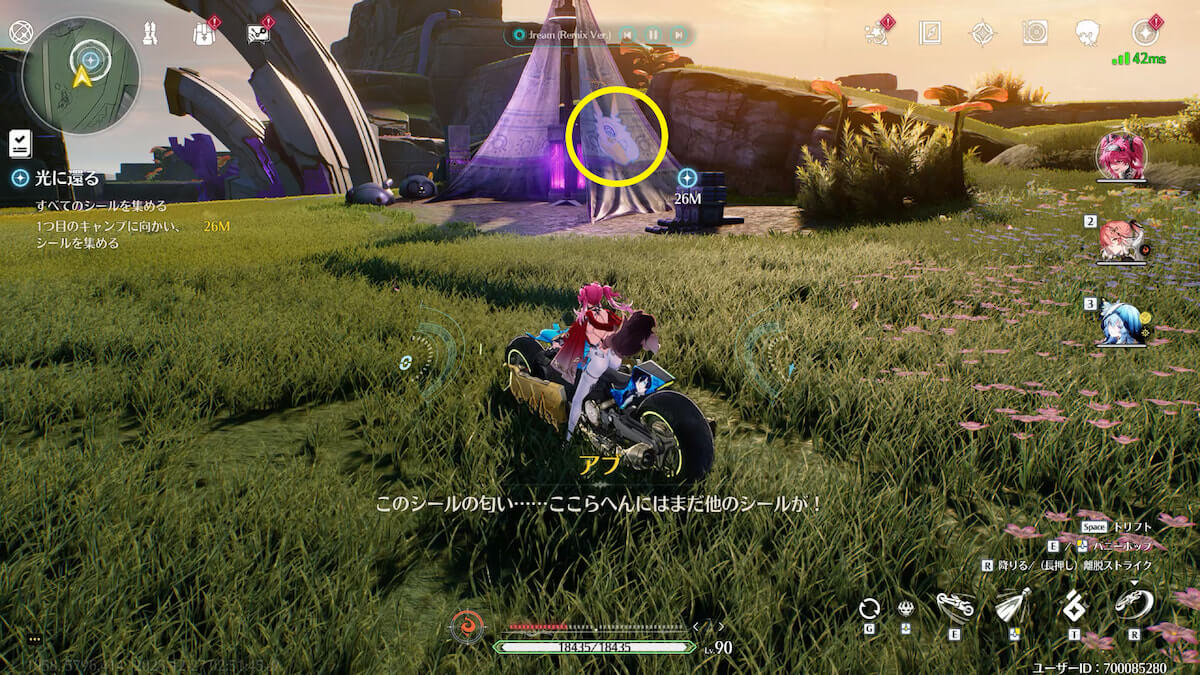This screenshot has height=675, width=1200.
Task: Open the sparkle star icon with red alert
Action: 877,33
